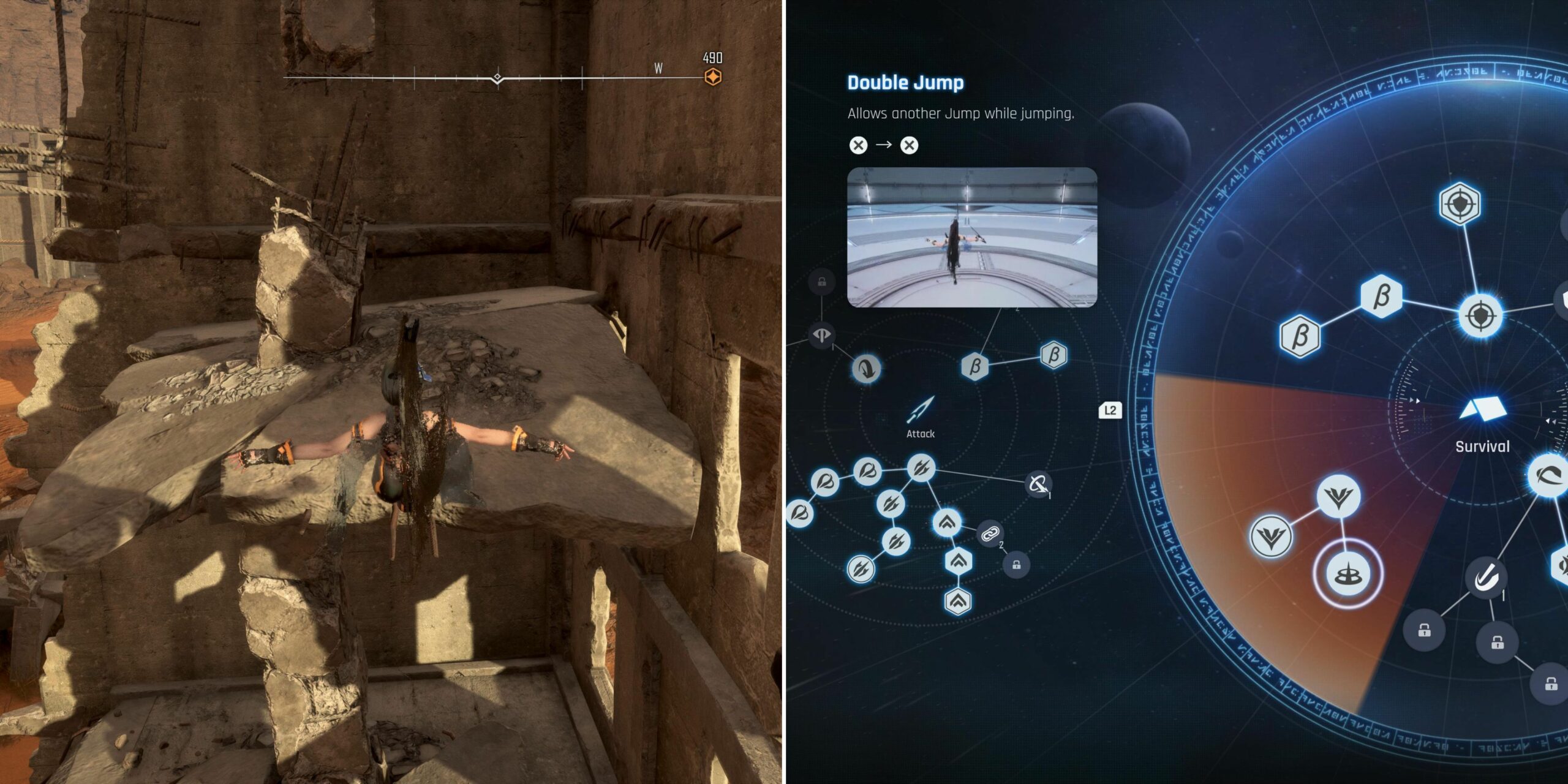
Task: Choose the curved arrow skill node
Action: tap(867, 368)
